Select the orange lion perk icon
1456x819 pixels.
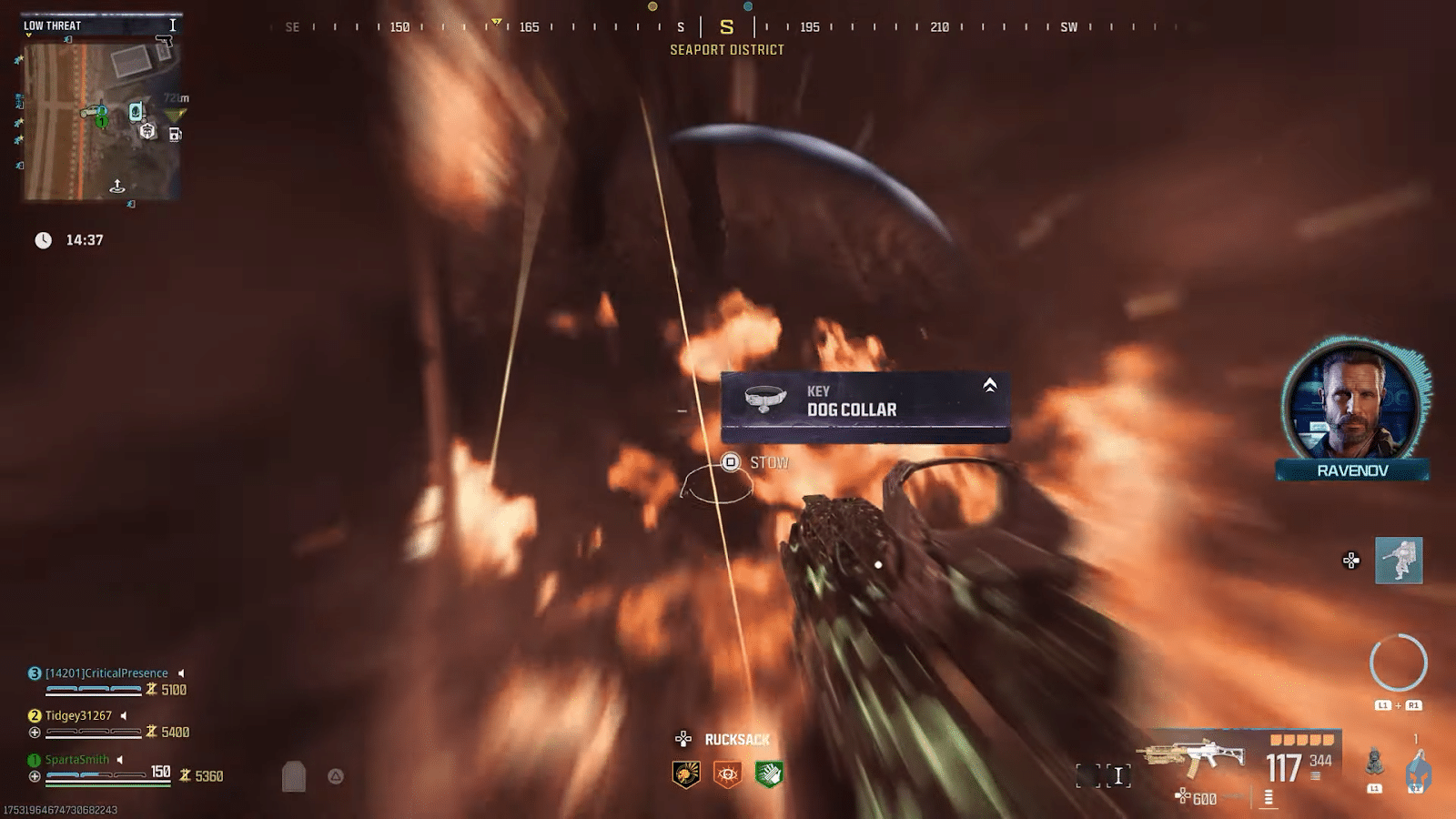click(686, 774)
